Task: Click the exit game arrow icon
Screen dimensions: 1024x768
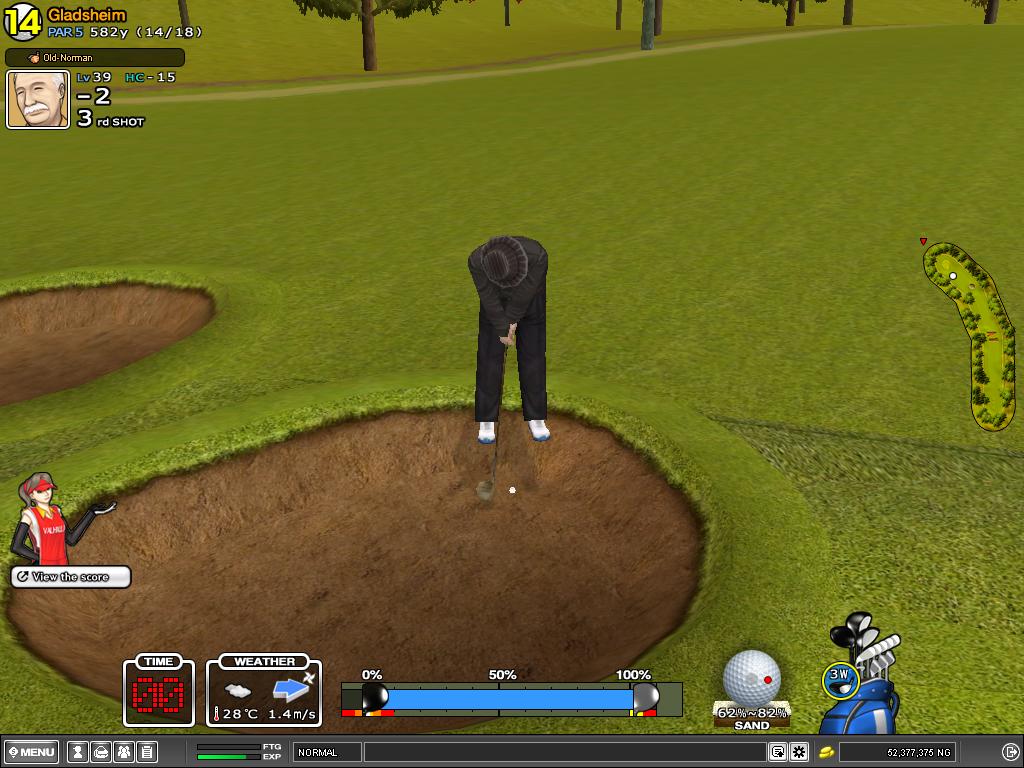Action: [x=1010, y=752]
